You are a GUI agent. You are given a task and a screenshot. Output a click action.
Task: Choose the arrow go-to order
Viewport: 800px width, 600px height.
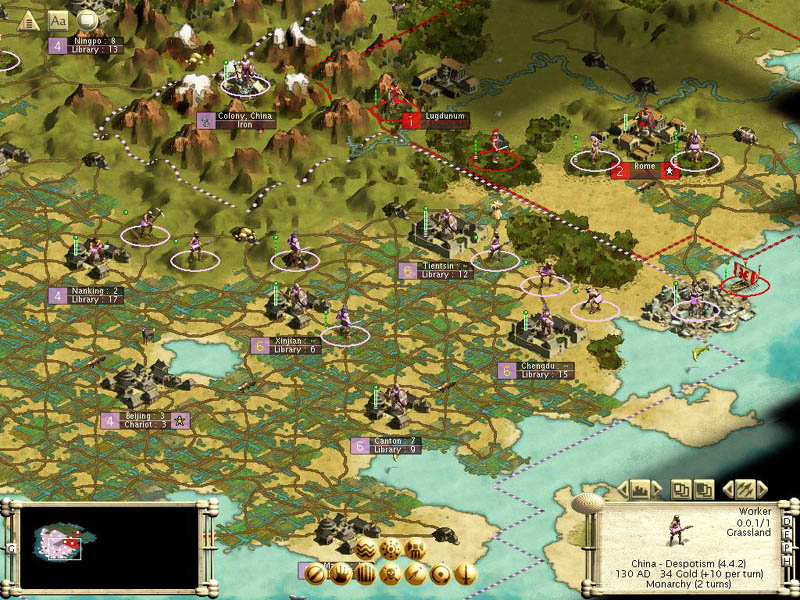(414, 574)
